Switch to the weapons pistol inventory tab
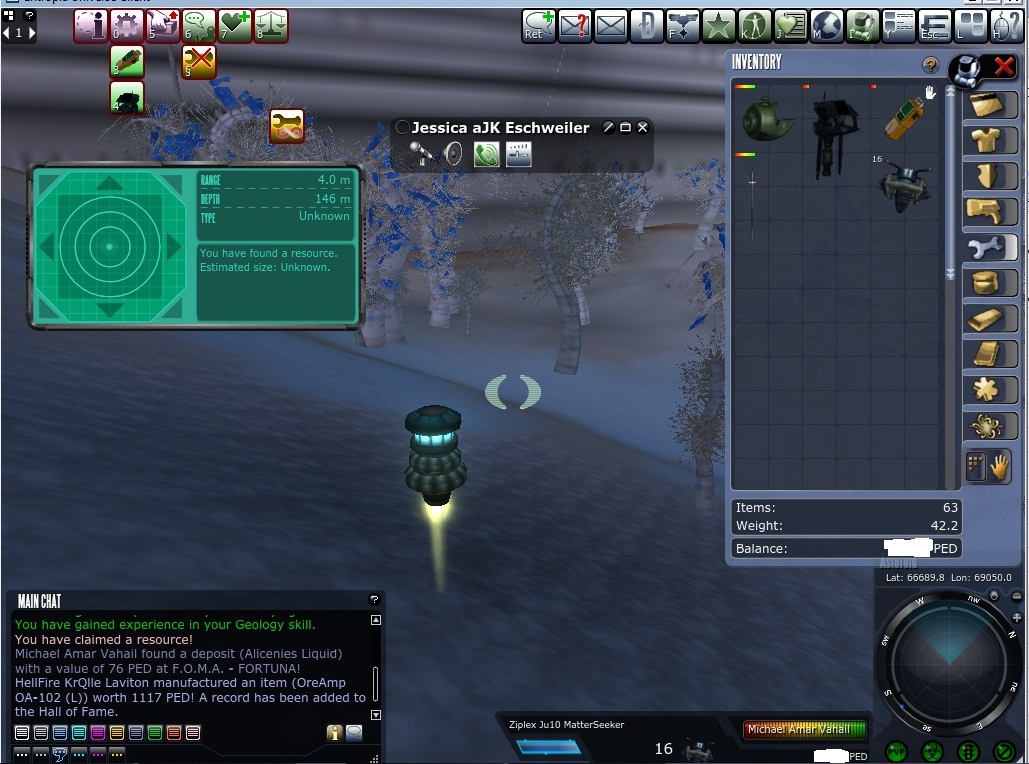The image size is (1029, 764). [x=988, y=212]
